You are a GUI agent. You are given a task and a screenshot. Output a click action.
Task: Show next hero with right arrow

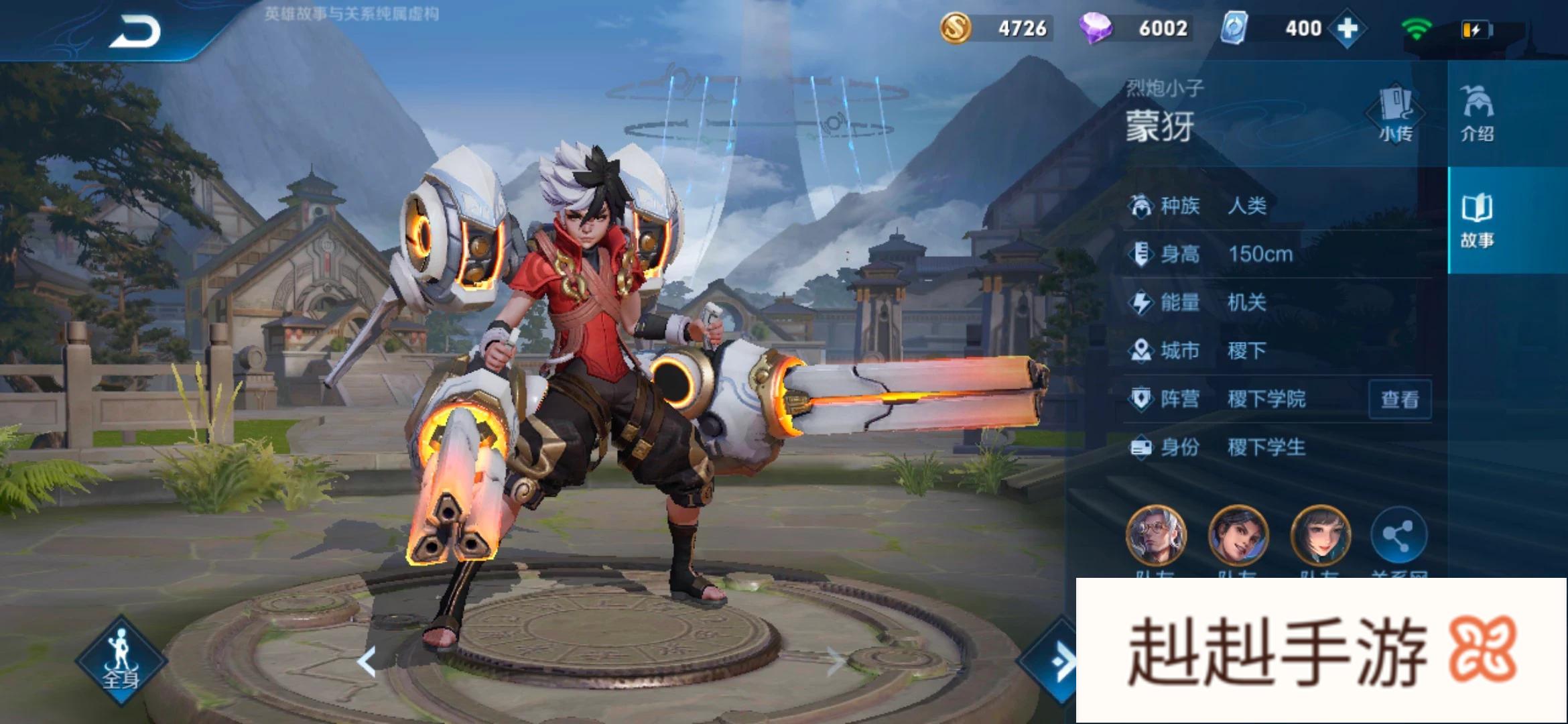pyautogui.click(x=835, y=662)
